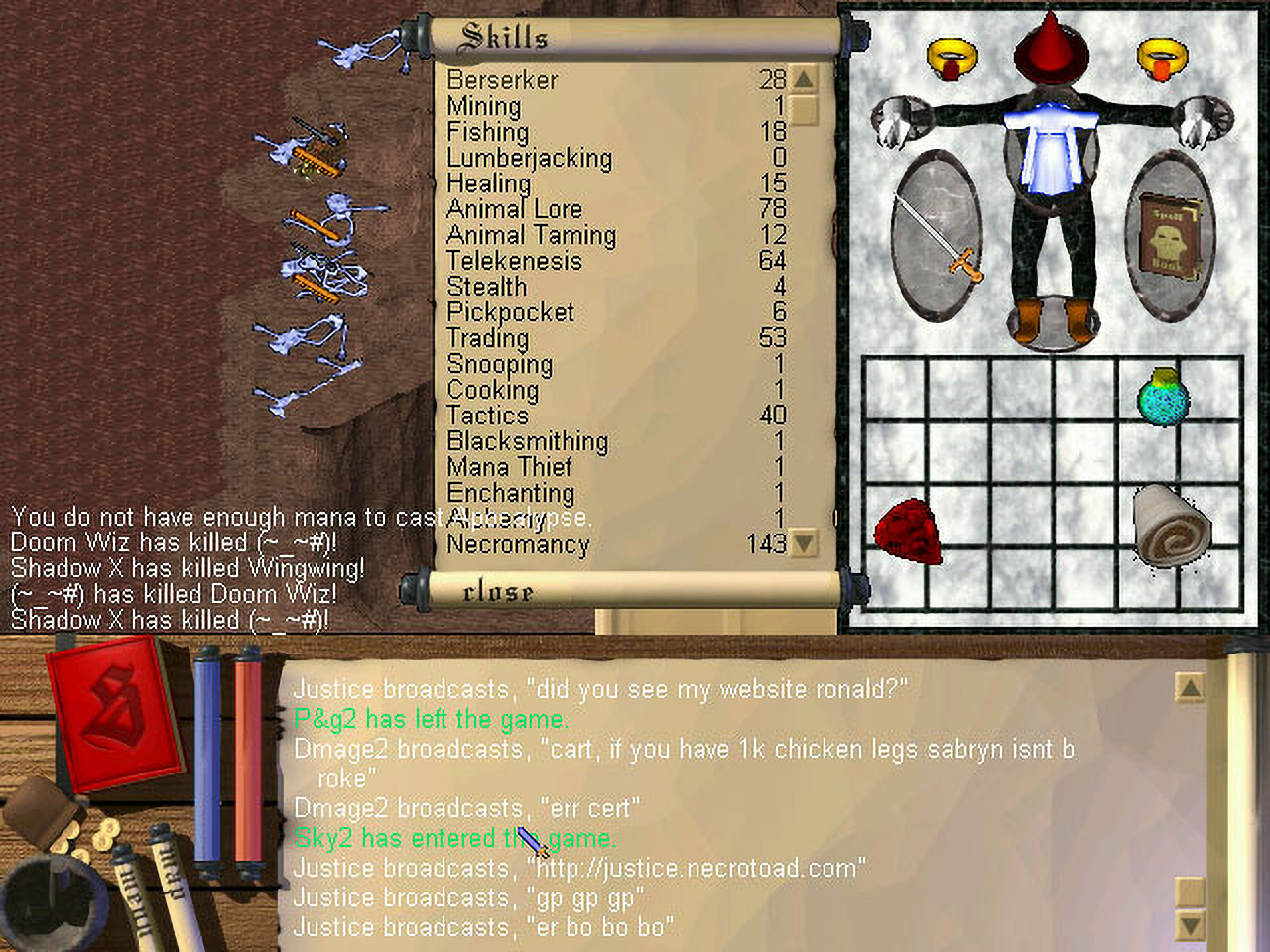The width and height of the screenshot is (1270, 952).
Task: Select the Berserker skill row
Action: click(502, 80)
